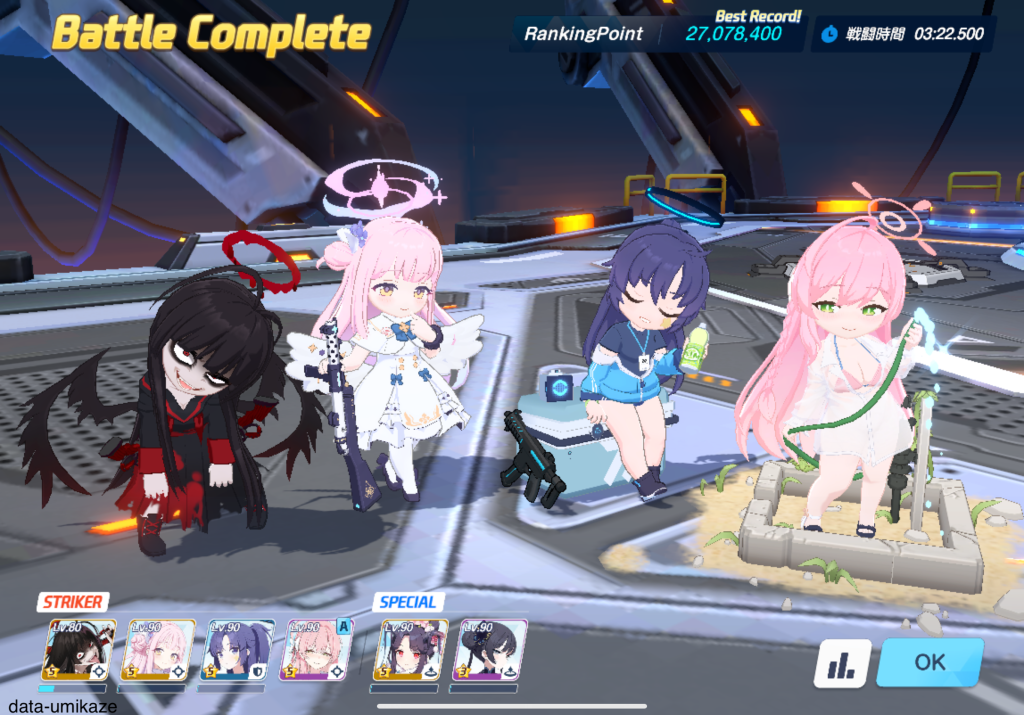The width and height of the screenshot is (1024, 715).
Task: Confirm the results with the OK button
Action: click(x=929, y=662)
